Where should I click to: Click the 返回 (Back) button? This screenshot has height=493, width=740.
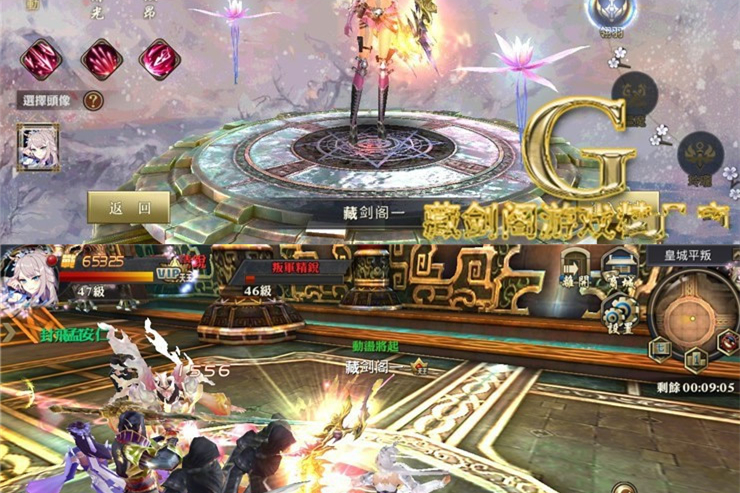pos(129,208)
